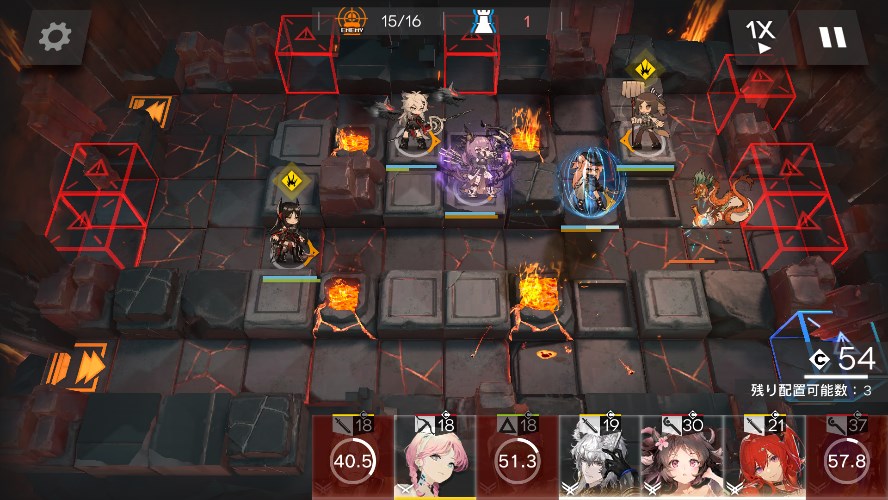Activate the ready skill on the brown-coated operator
The height and width of the screenshot is (500, 888).
click(641, 69)
